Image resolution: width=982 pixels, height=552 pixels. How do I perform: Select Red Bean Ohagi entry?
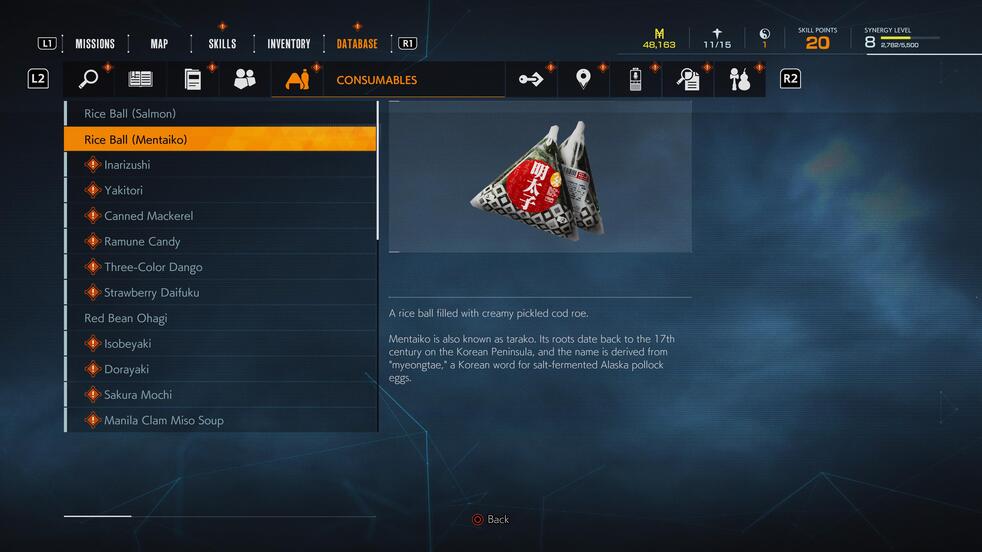(220, 318)
